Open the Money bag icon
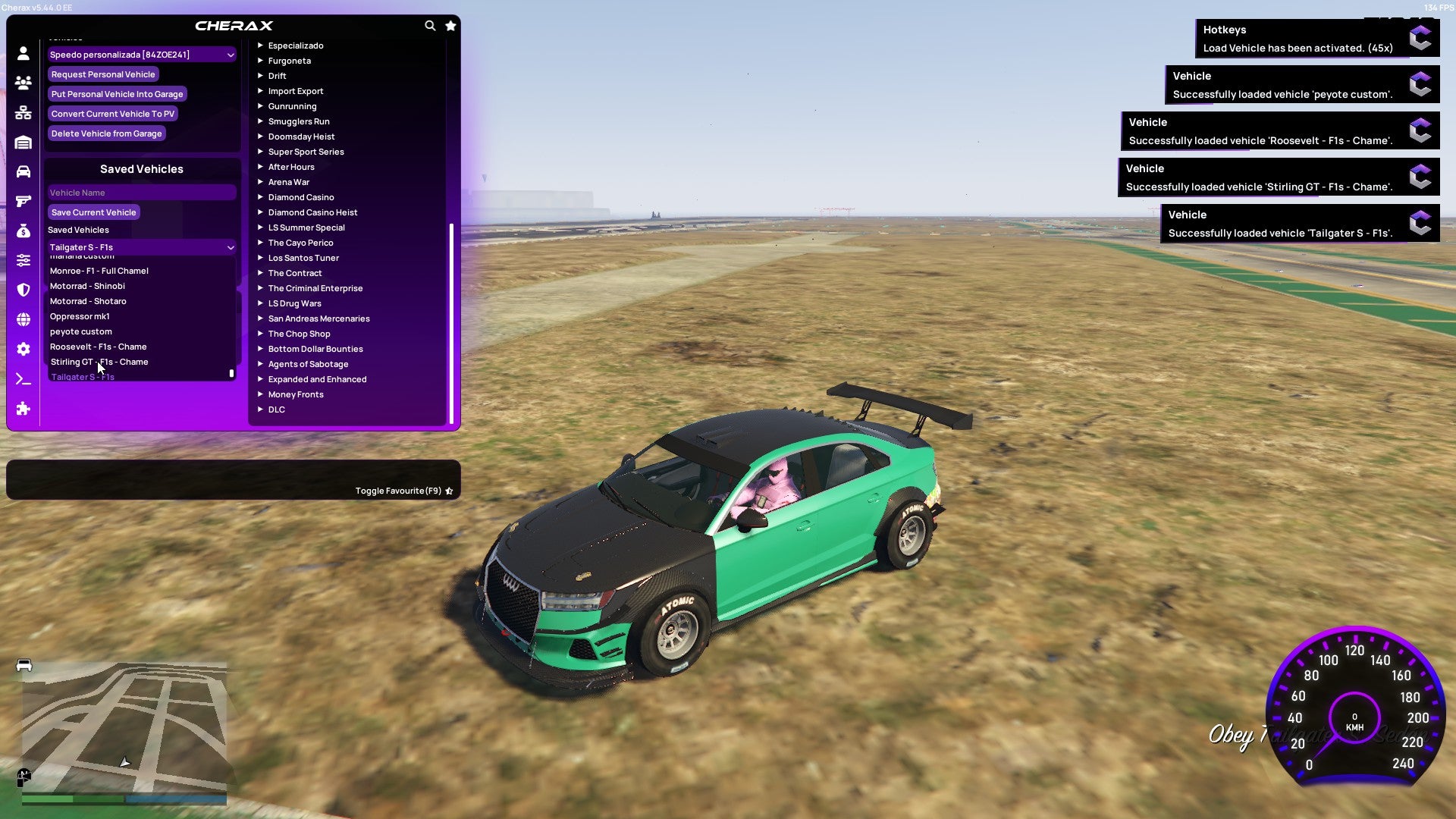1456x819 pixels. [23, 231]
